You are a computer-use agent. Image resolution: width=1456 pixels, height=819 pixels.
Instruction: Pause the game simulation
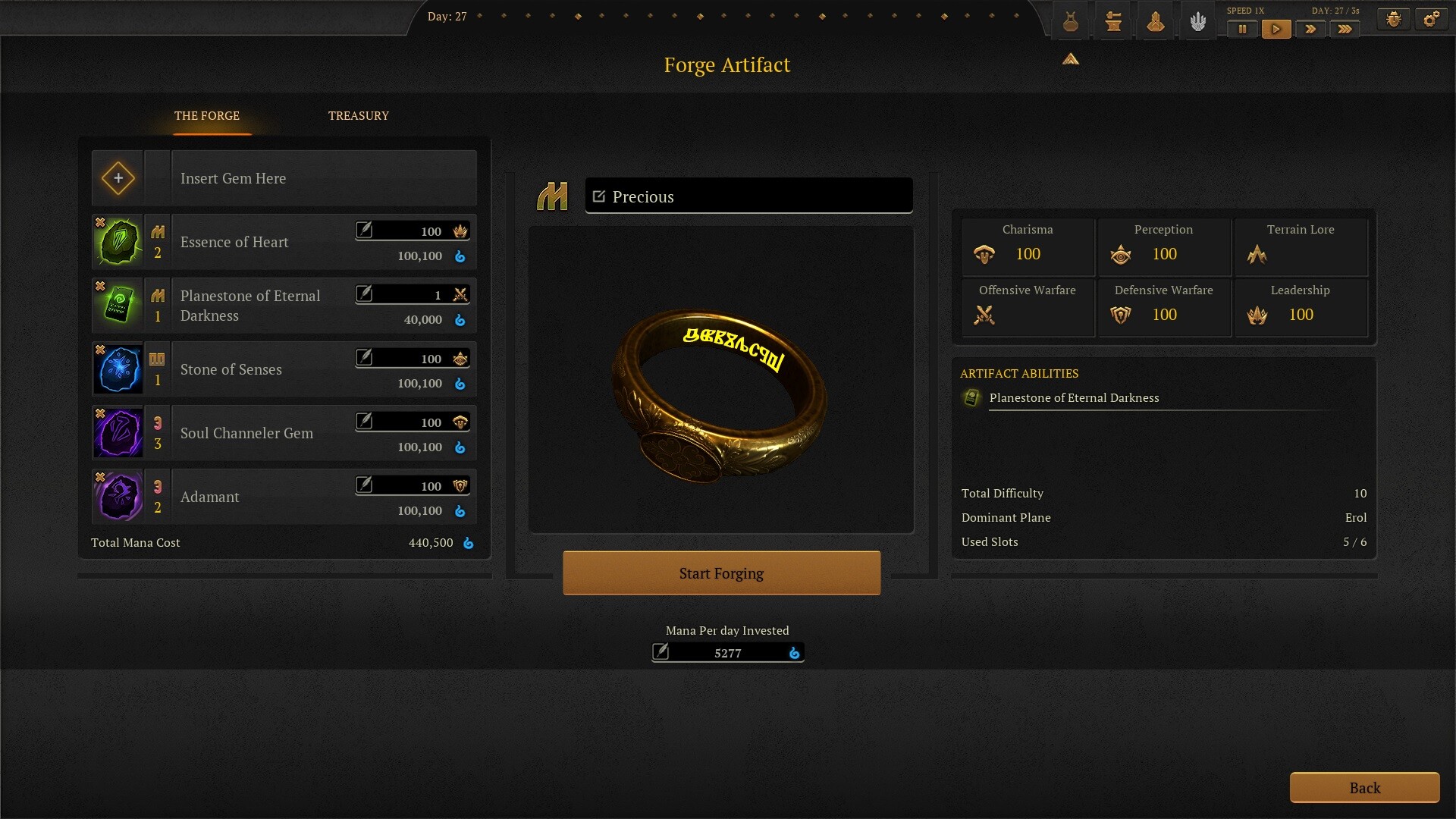click(1241, 29)
